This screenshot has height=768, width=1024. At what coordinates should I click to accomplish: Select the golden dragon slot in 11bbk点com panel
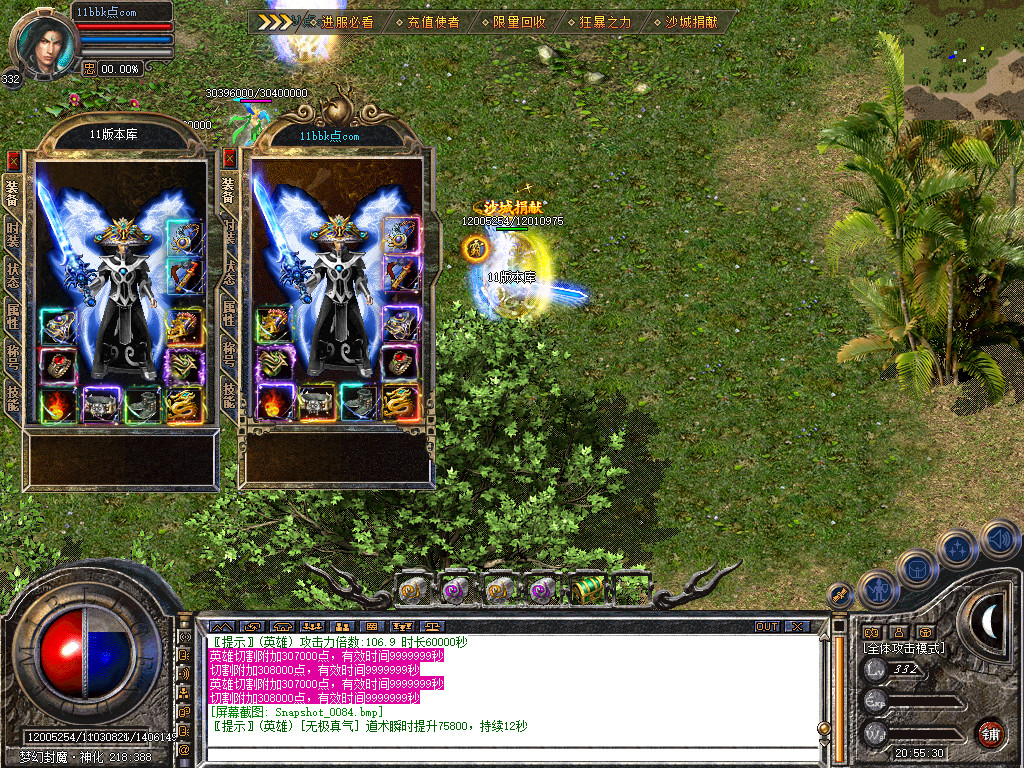click(x=400, y=403)
